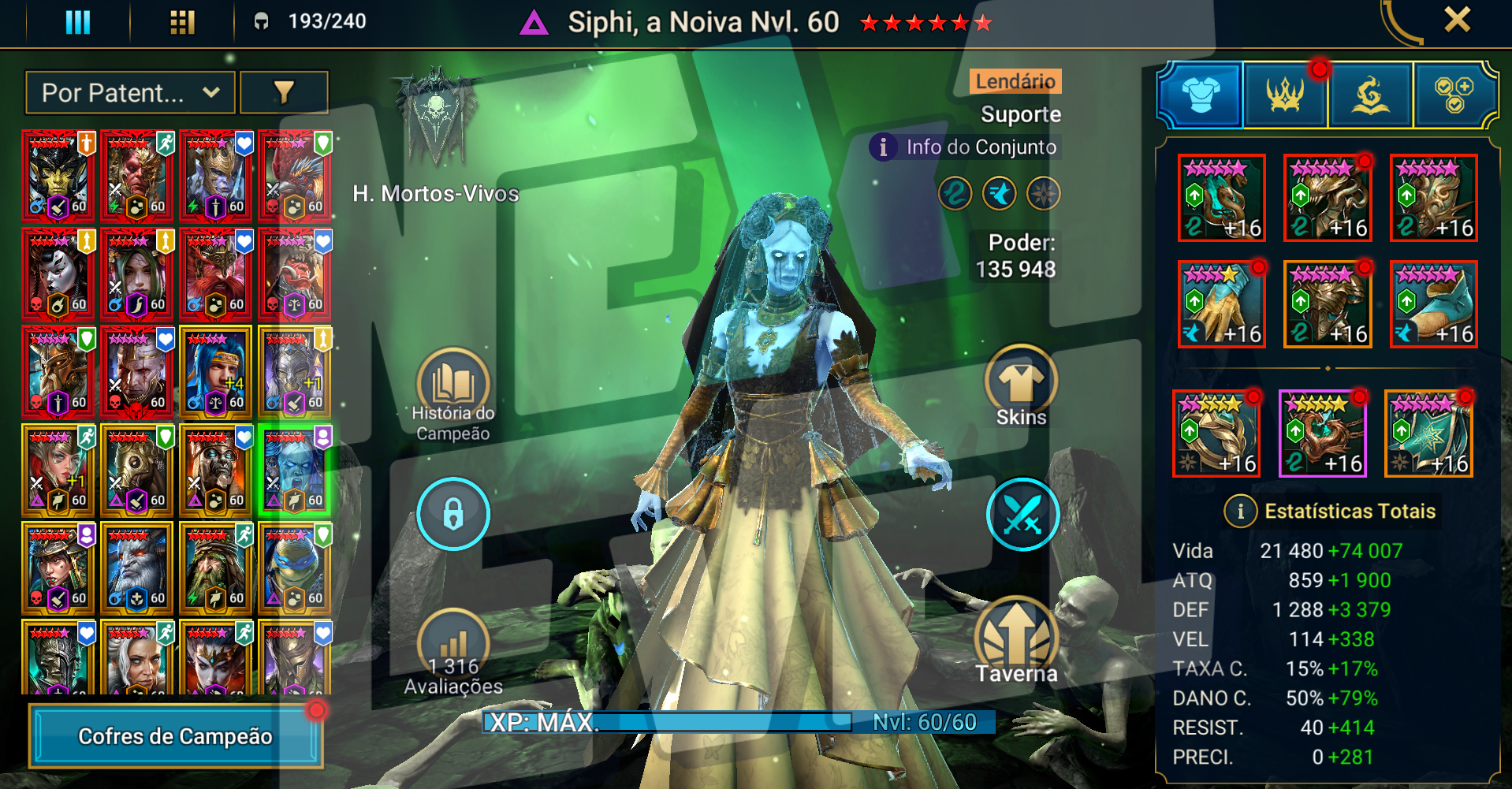Open the Por Patente sort dropdown
The image size is (1512, 789).
pos(130,93)
